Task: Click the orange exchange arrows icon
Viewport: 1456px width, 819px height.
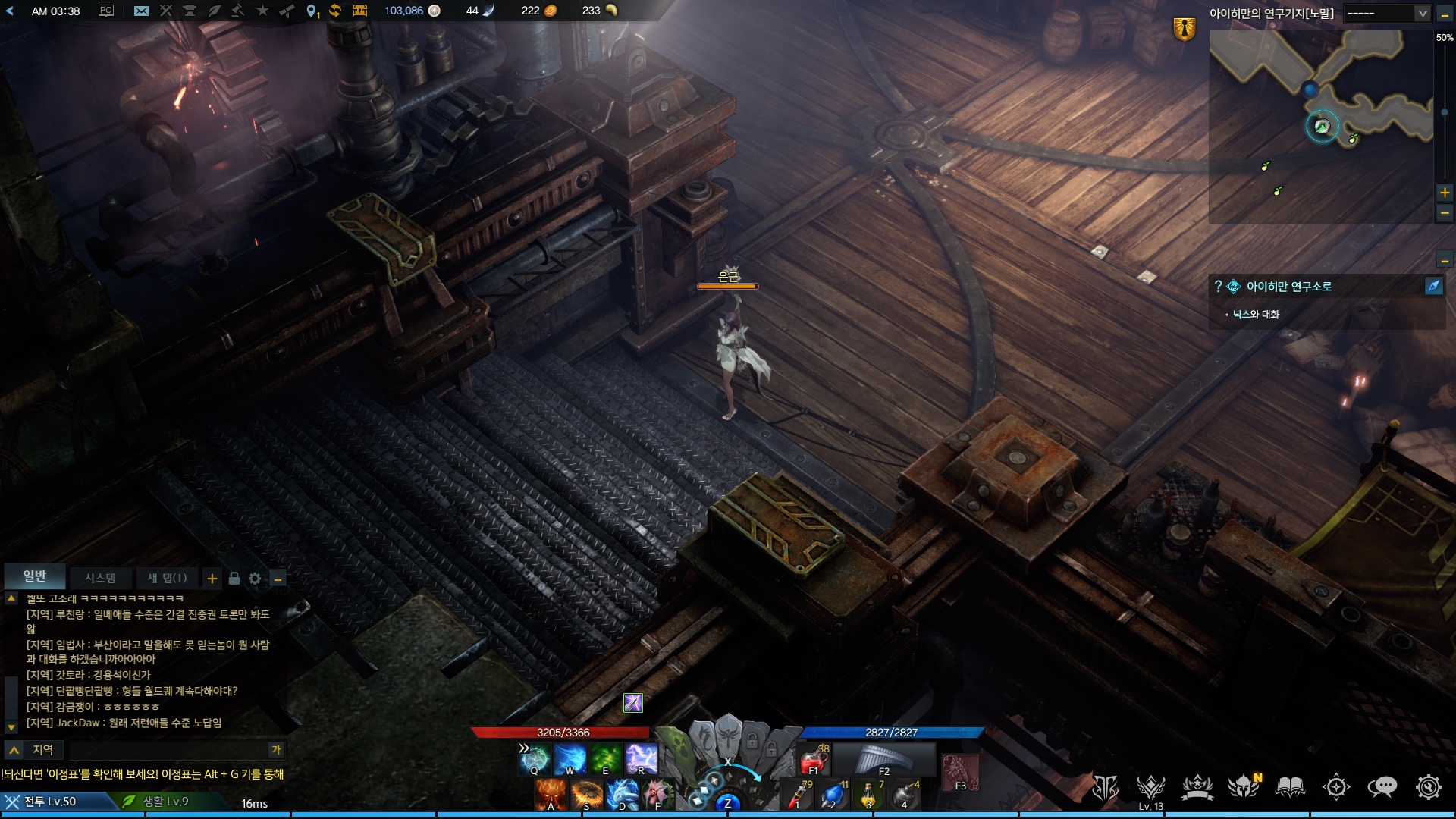Action: (334, 11)
